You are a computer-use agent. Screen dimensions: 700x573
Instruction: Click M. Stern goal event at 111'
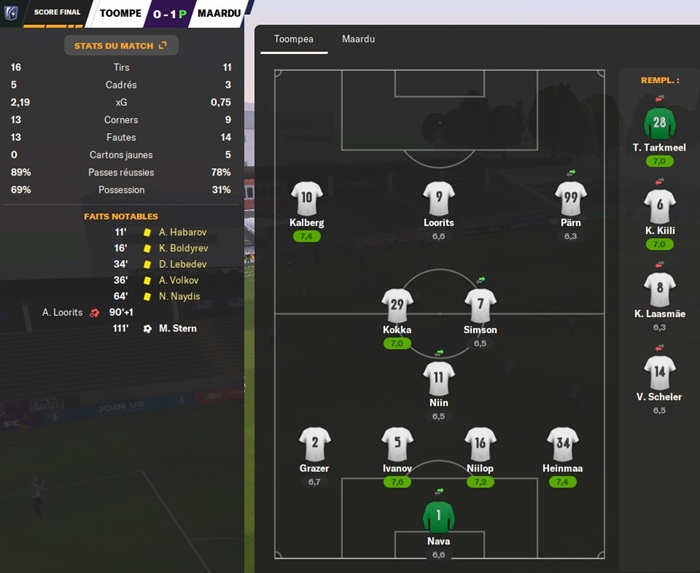[177, 328]
